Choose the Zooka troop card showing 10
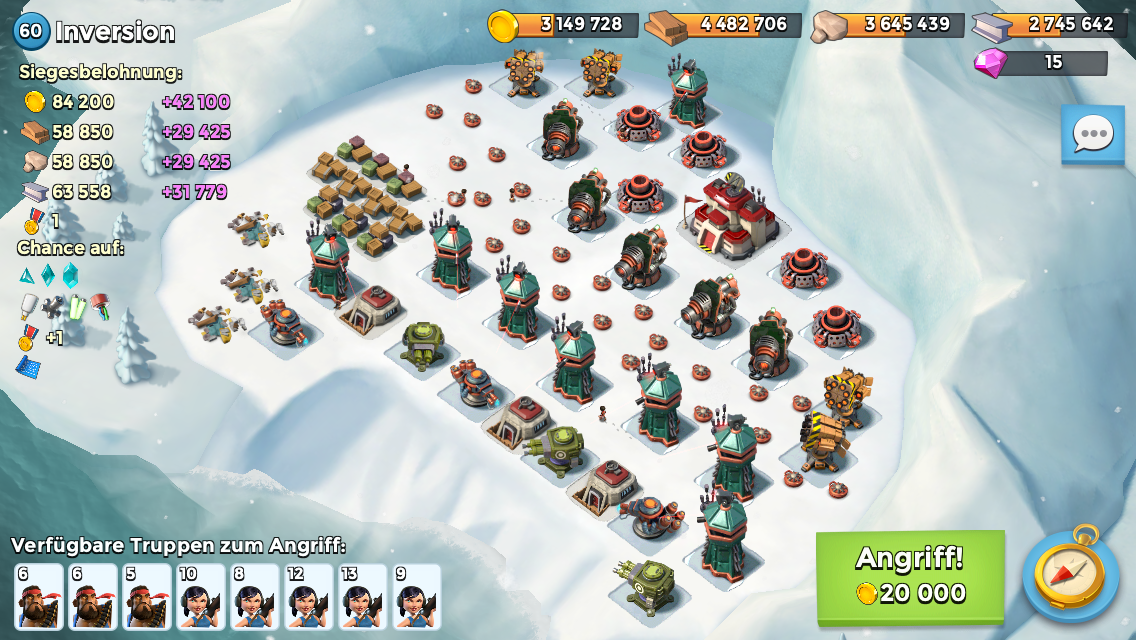The height and width of the screenshot is (640, 1136). 201,597
